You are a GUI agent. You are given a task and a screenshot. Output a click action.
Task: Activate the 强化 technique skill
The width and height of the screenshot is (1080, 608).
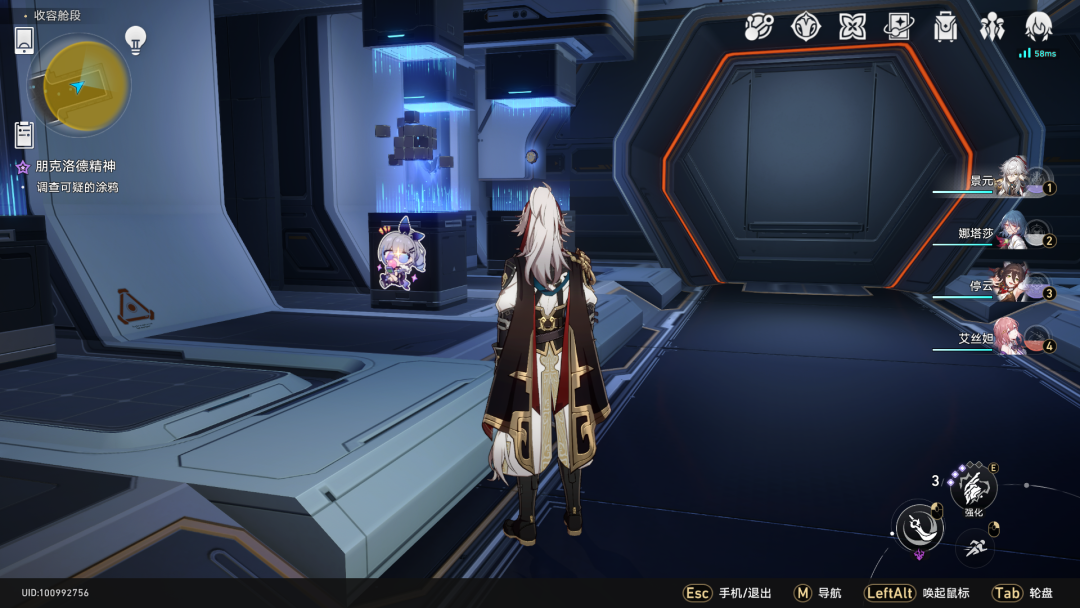(x=973, y=489)
